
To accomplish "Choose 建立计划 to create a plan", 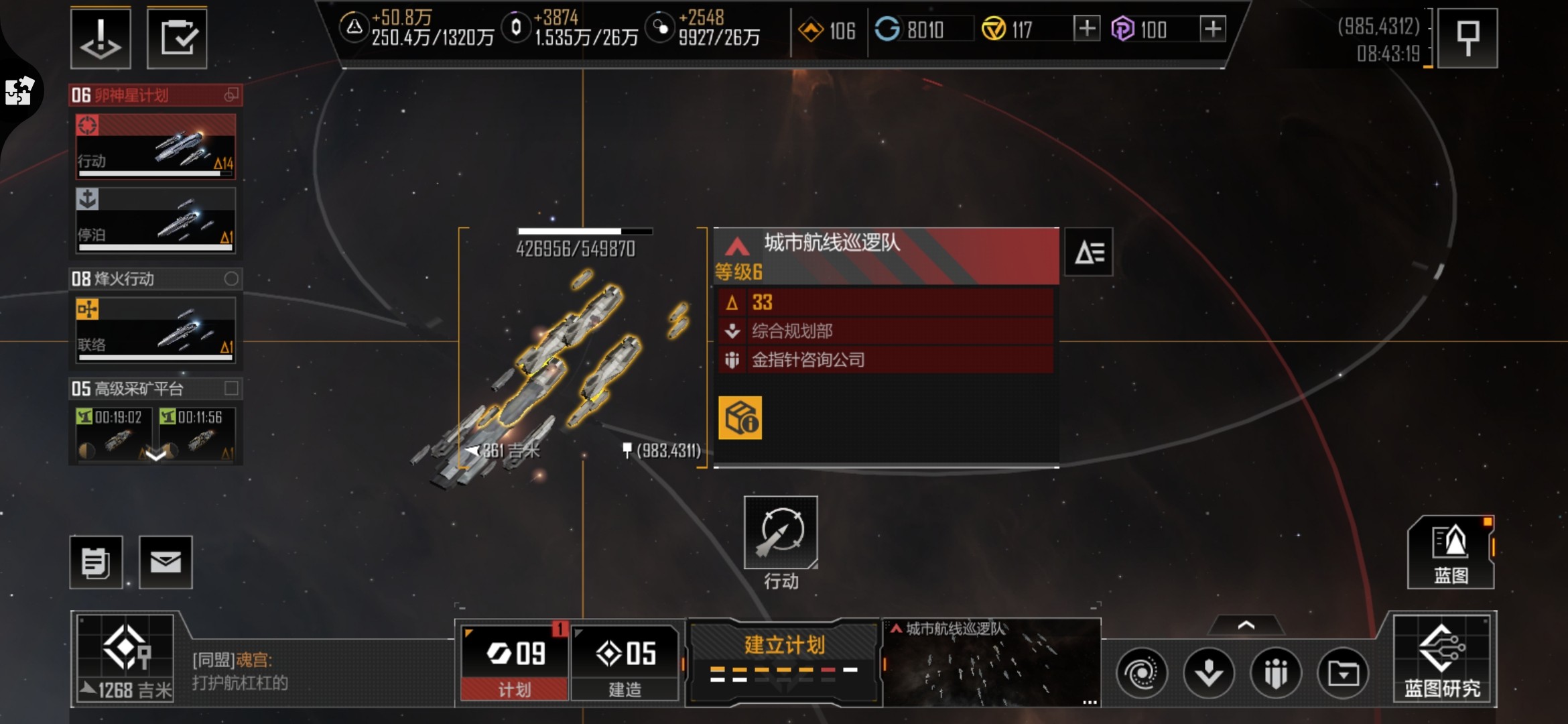I will point(784,660).
